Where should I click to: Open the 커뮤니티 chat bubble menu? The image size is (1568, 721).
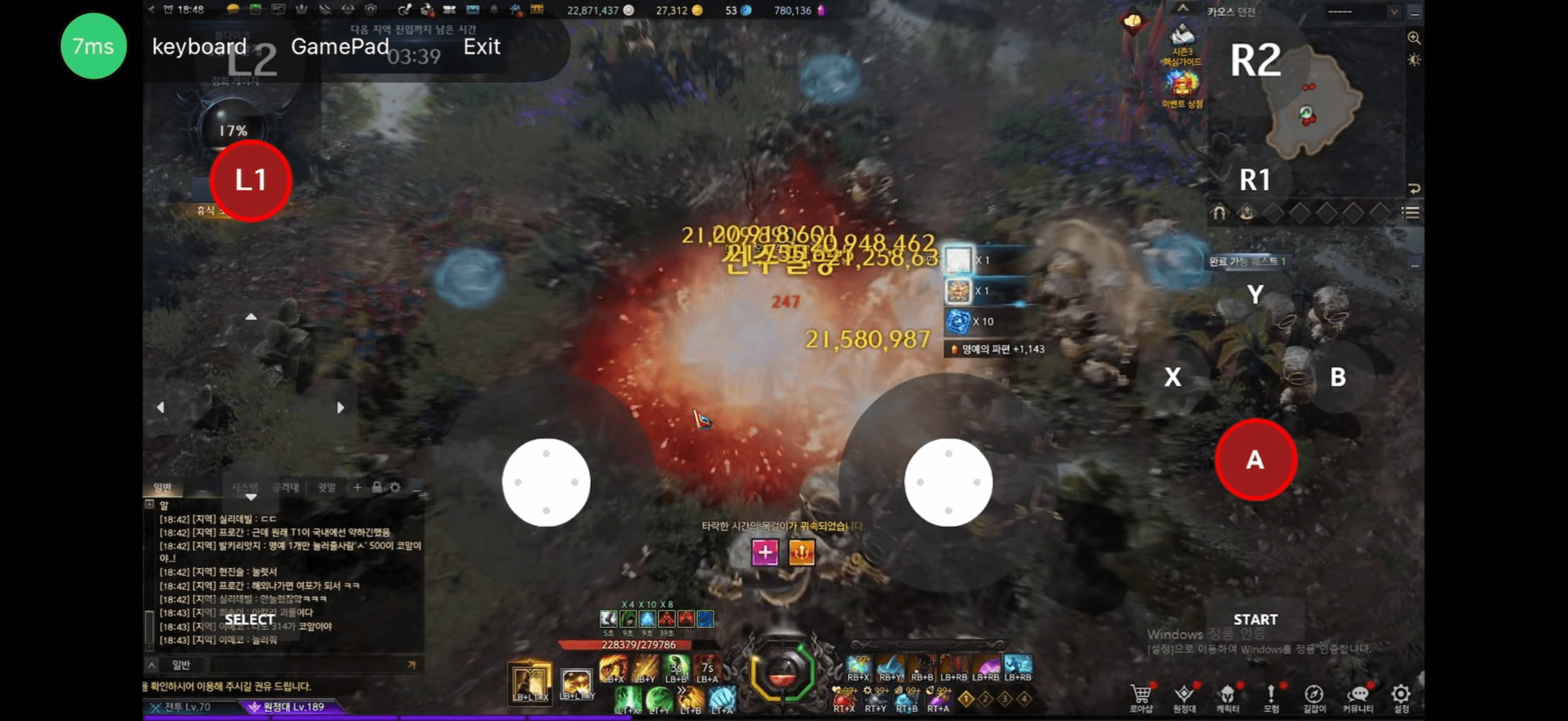click(1358, 696)
